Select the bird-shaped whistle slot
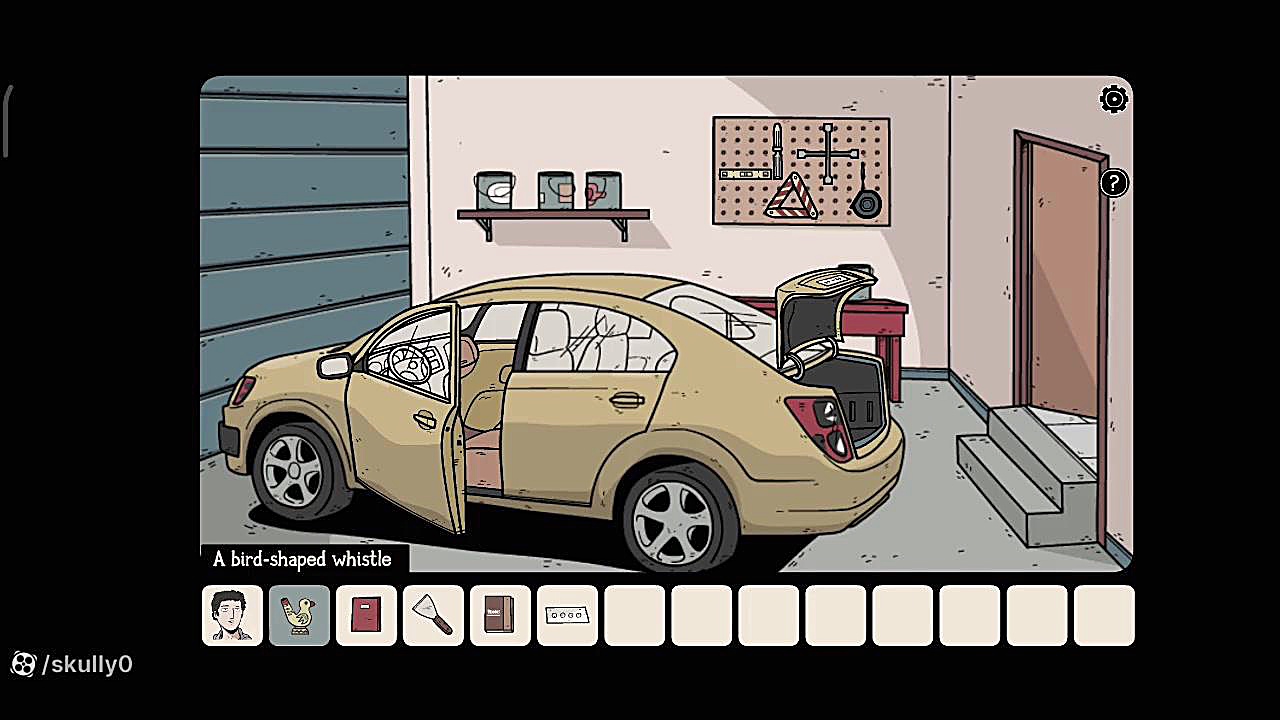This screenshot has height=720, width=1280. [299, 615]
